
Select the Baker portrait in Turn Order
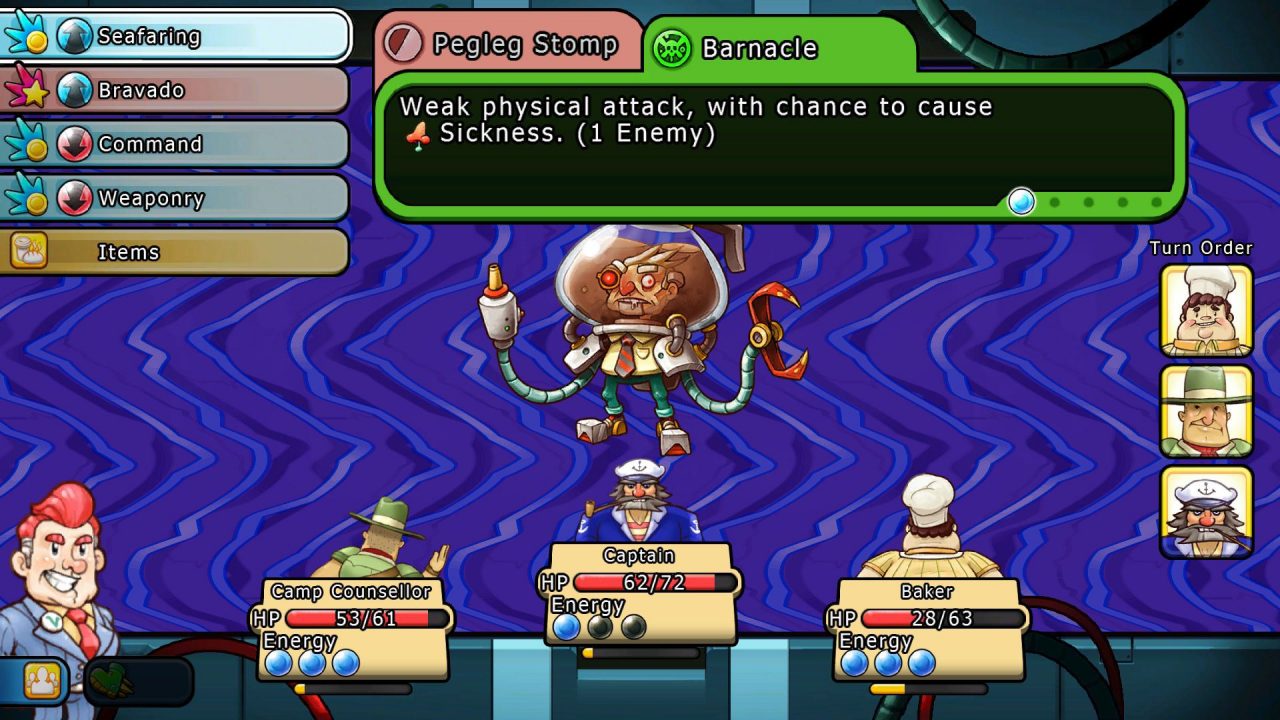click(1205, 310)
